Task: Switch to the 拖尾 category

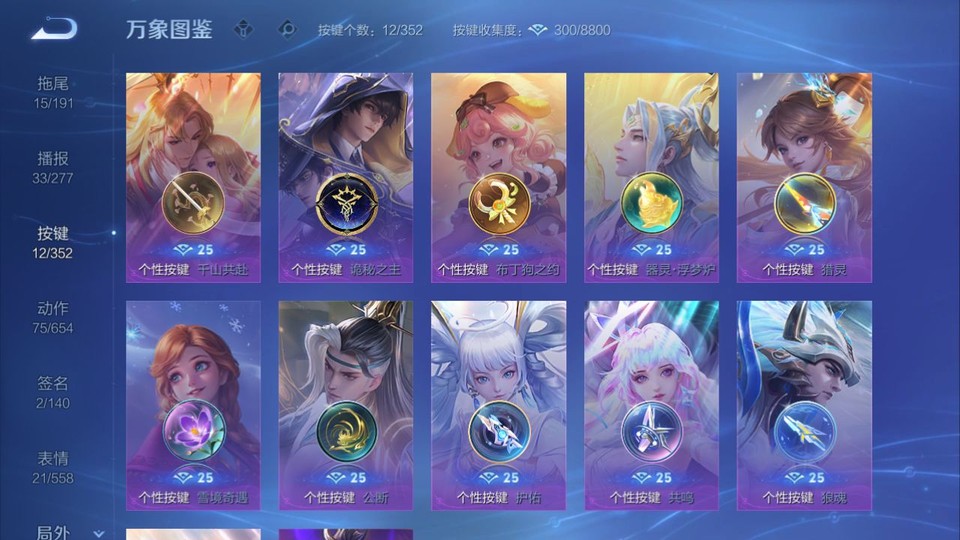Action: [54, 92]
